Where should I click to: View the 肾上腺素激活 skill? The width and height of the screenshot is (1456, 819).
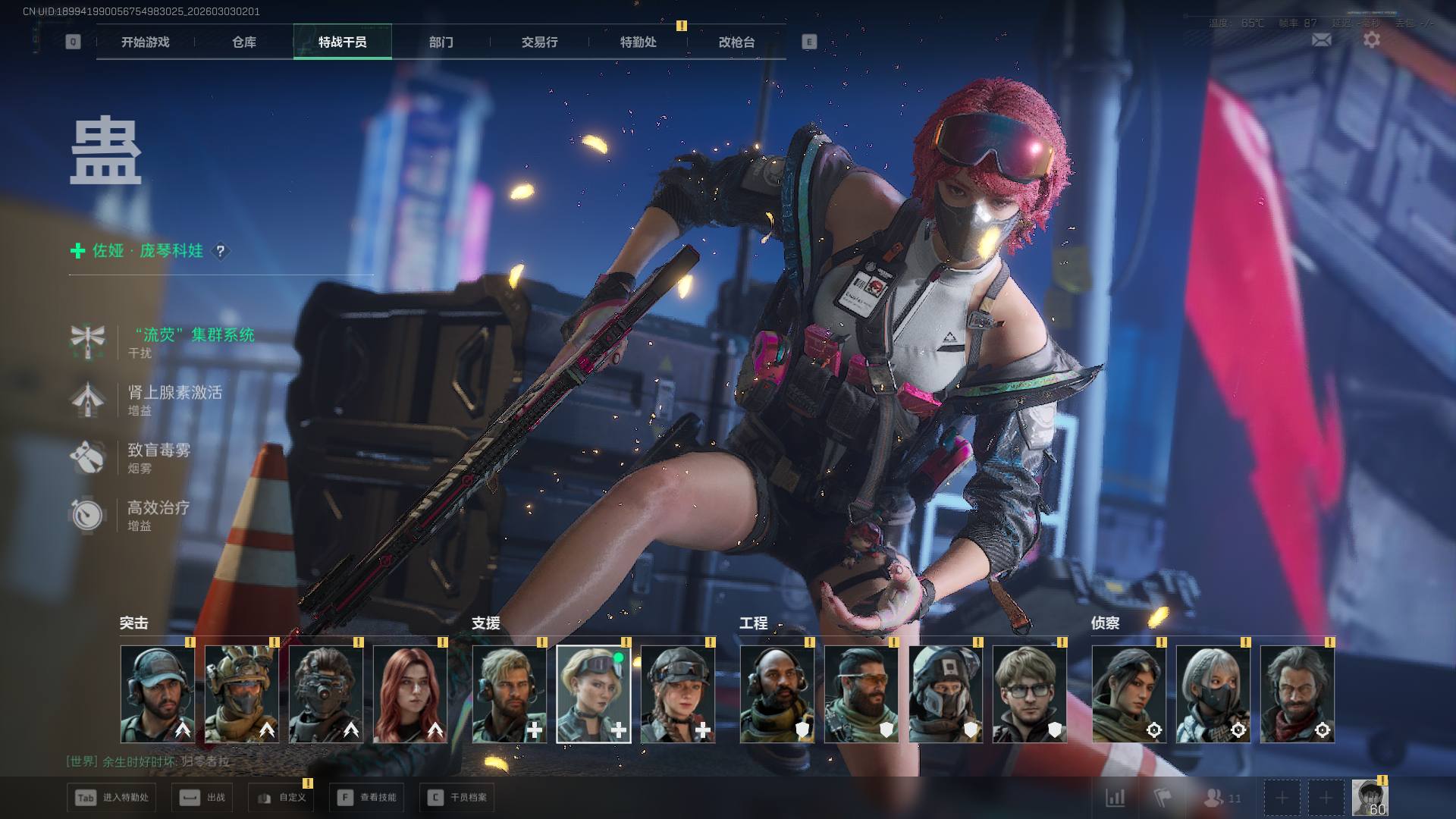[174, 393]
